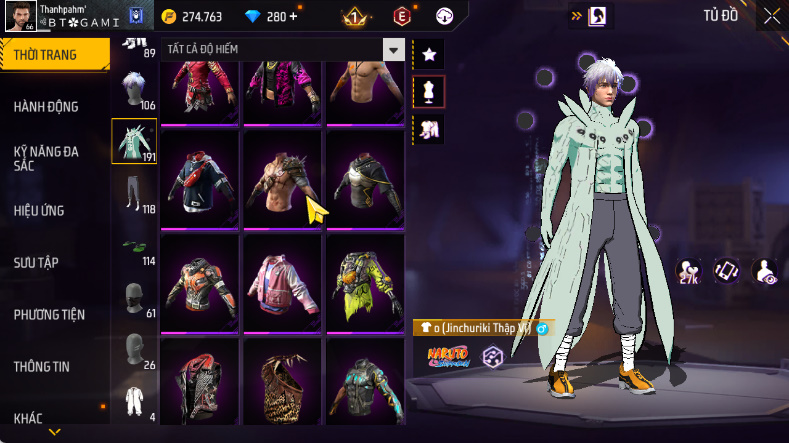Switch to the HÀNH ĐỘNG section

[46, 107]
